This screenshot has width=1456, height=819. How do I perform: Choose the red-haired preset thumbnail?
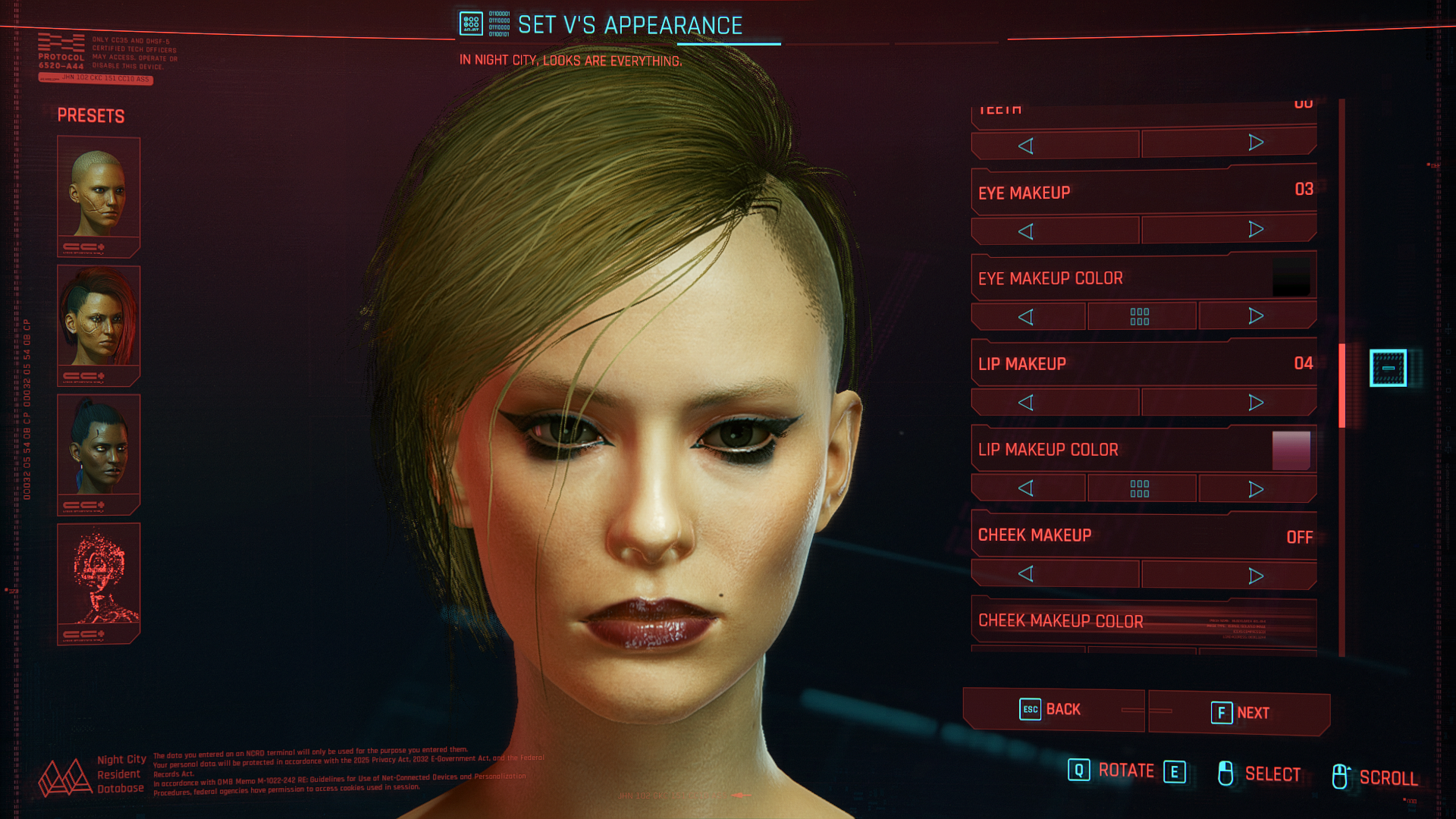(x=99, y=325)
